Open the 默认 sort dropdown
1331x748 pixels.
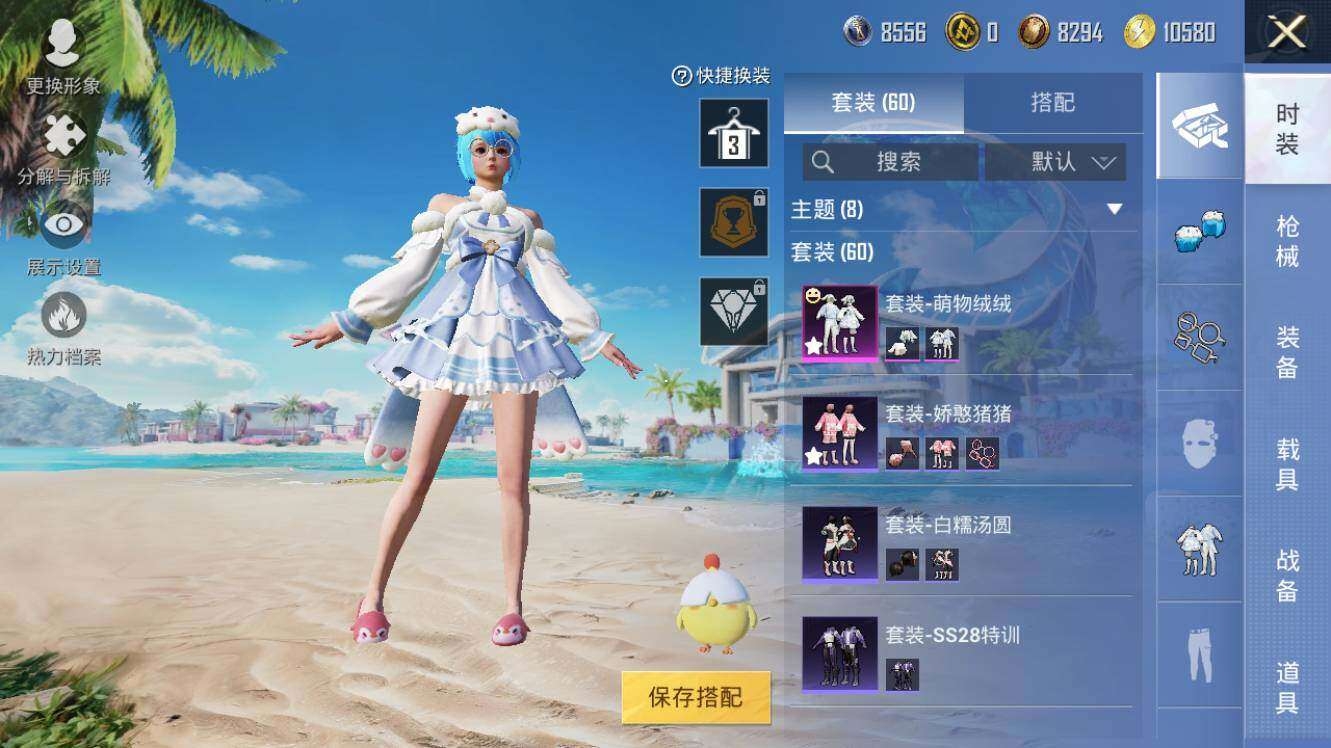[1056, 162]
